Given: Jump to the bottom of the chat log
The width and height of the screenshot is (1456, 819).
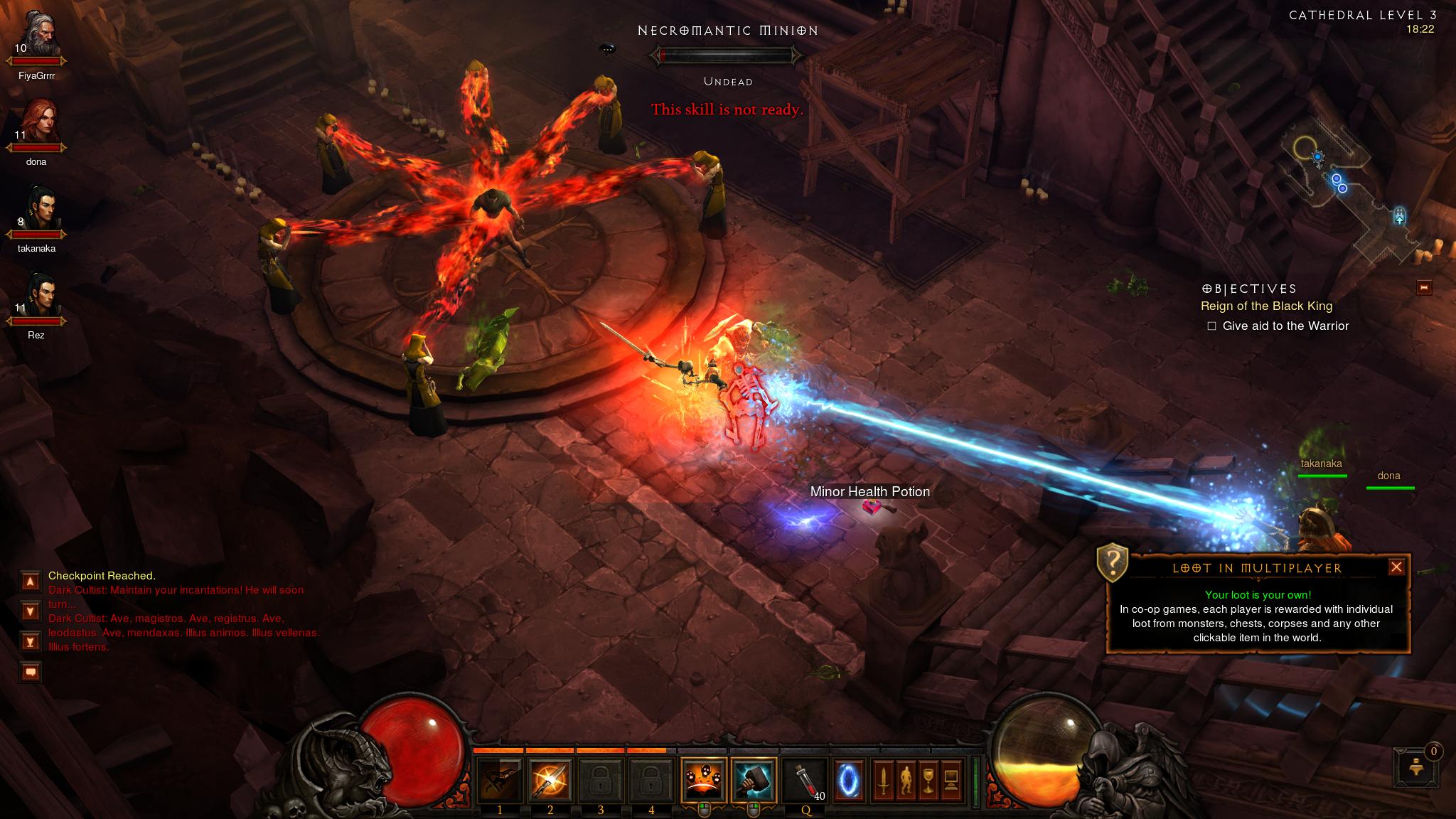Looking at the screenshot, I should (31, 642).
